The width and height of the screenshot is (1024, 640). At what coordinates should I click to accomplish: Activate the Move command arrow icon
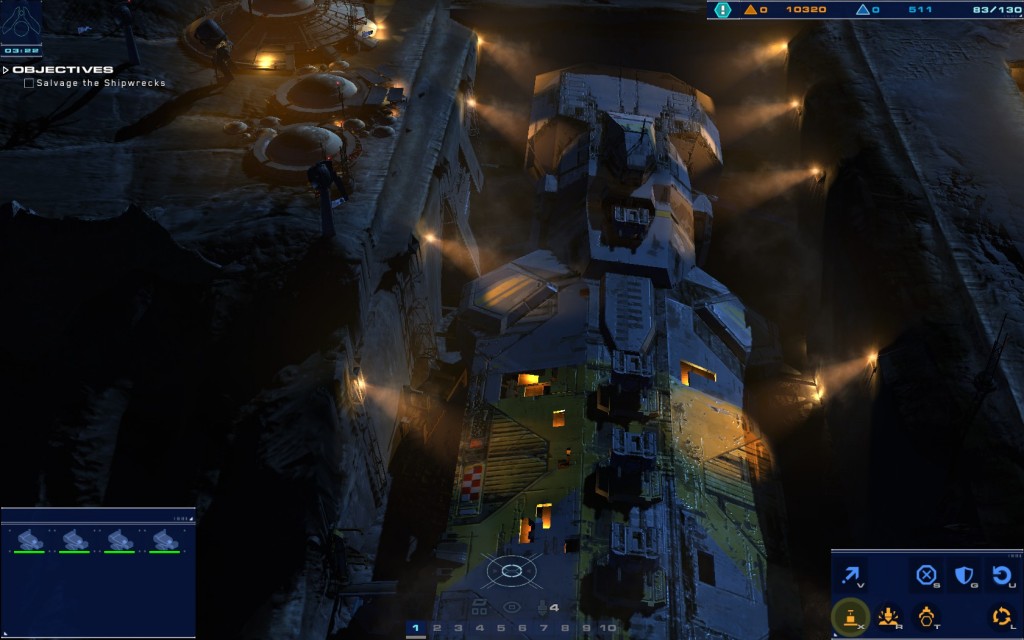point(853,576)
